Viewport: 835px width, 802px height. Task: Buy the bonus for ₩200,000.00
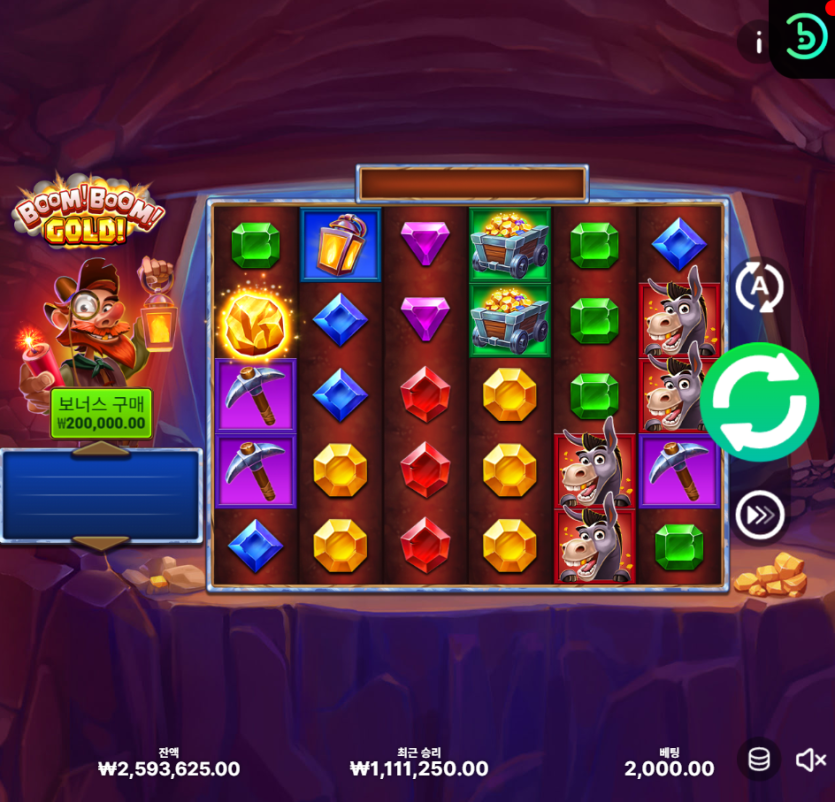tap(101, 413)
